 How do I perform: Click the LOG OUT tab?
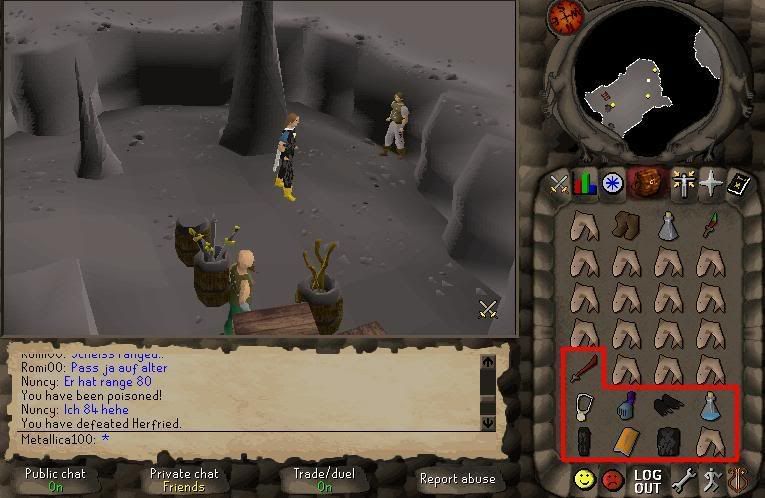click(x=647, y=480)
